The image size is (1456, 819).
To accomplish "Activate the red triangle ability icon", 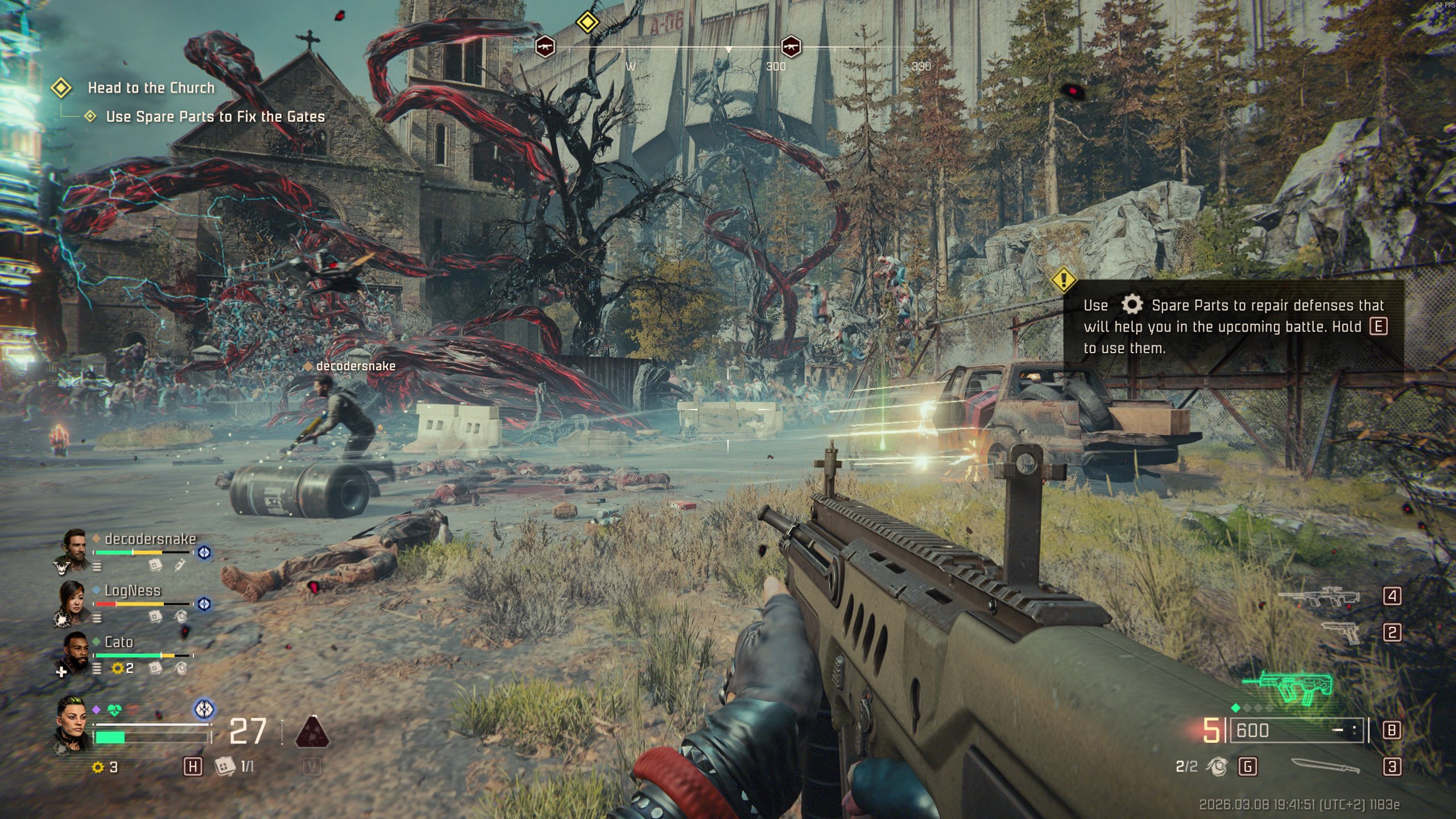I will [x=312, y=732].
